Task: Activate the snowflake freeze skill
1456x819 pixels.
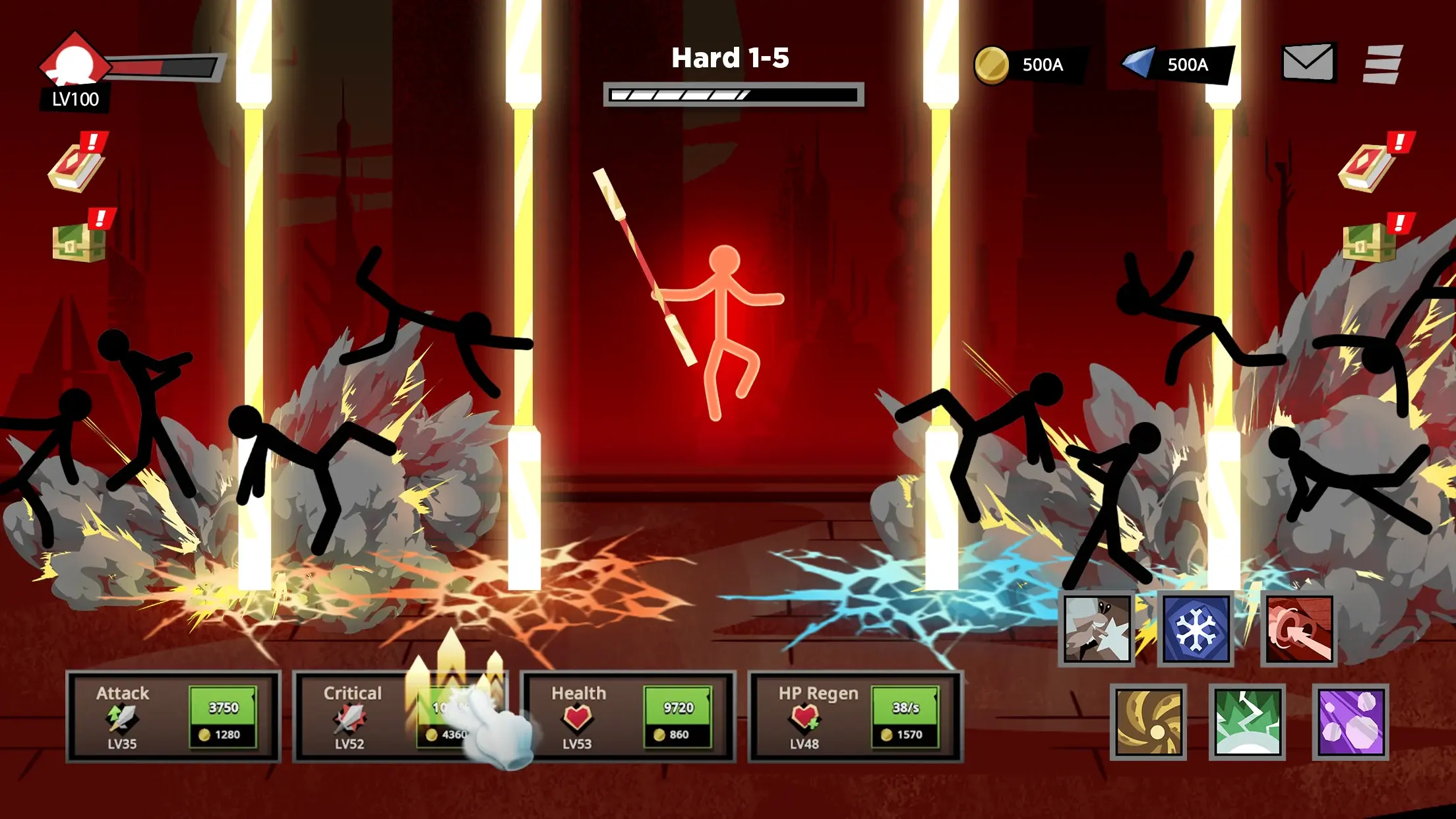Action: click(1196, 629)
